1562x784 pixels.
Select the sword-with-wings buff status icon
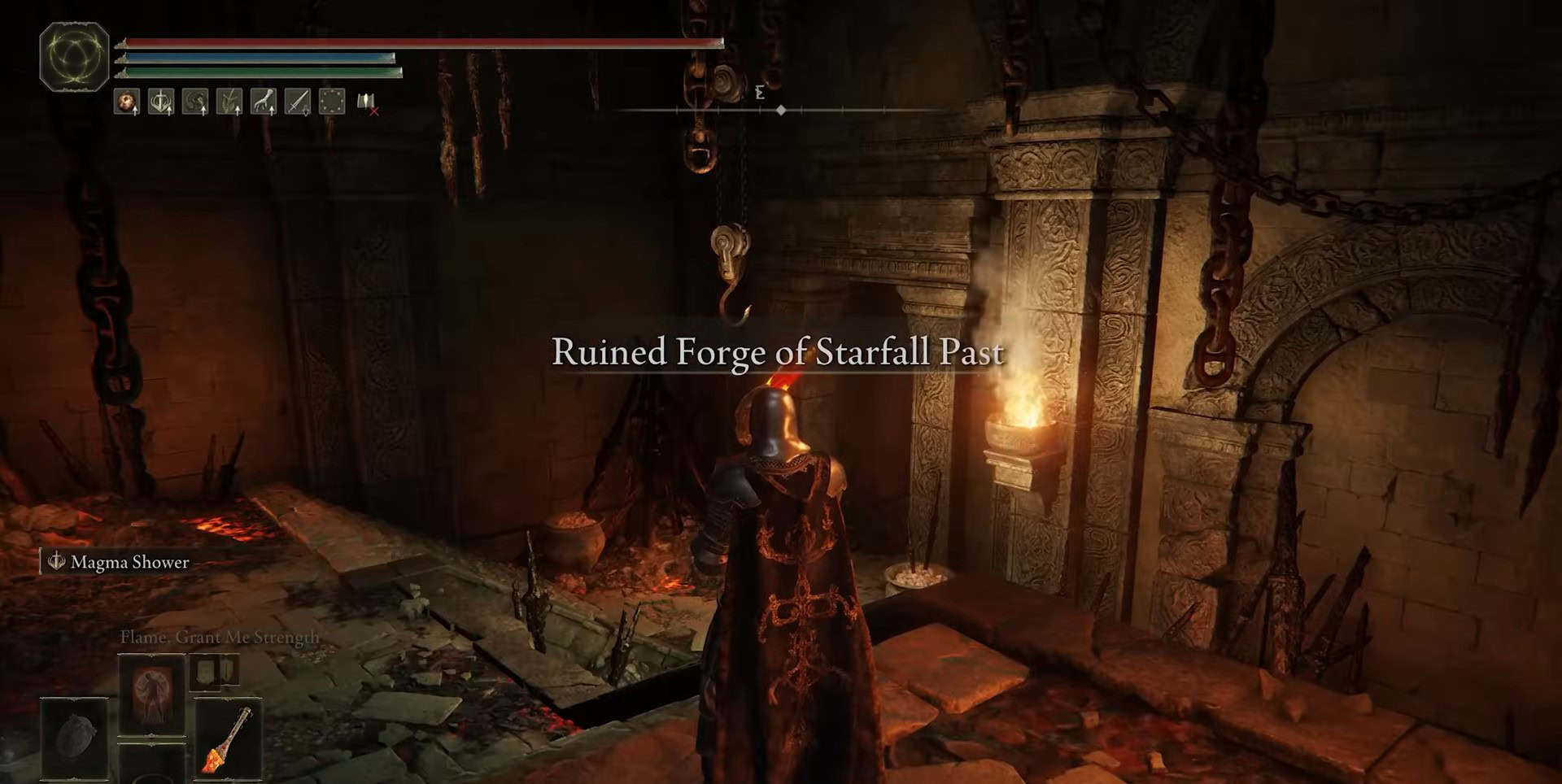point(161,102)
